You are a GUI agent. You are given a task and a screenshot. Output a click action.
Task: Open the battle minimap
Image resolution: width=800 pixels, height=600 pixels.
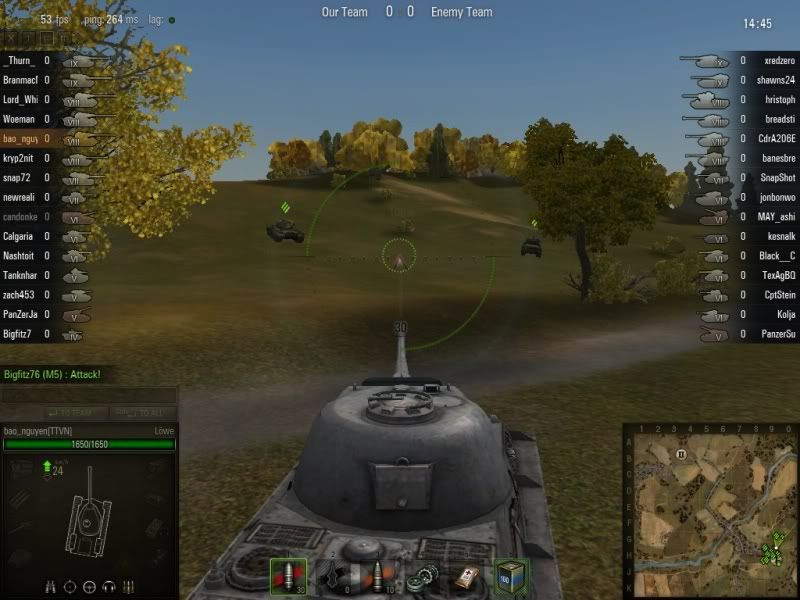click(710, 511)
